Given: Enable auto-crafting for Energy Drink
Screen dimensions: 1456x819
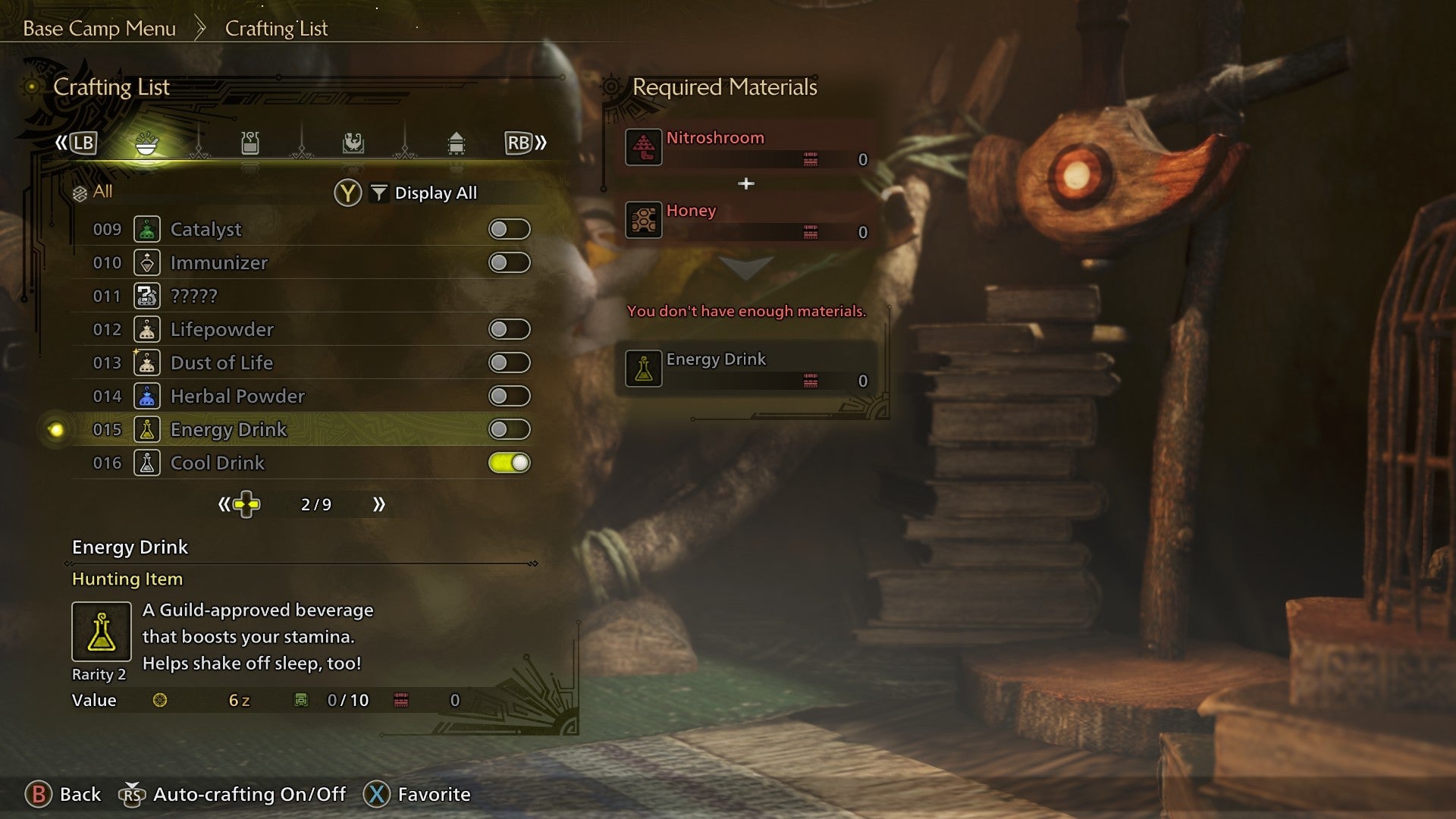Looking at the screenshot, I should tap(510, 429).
